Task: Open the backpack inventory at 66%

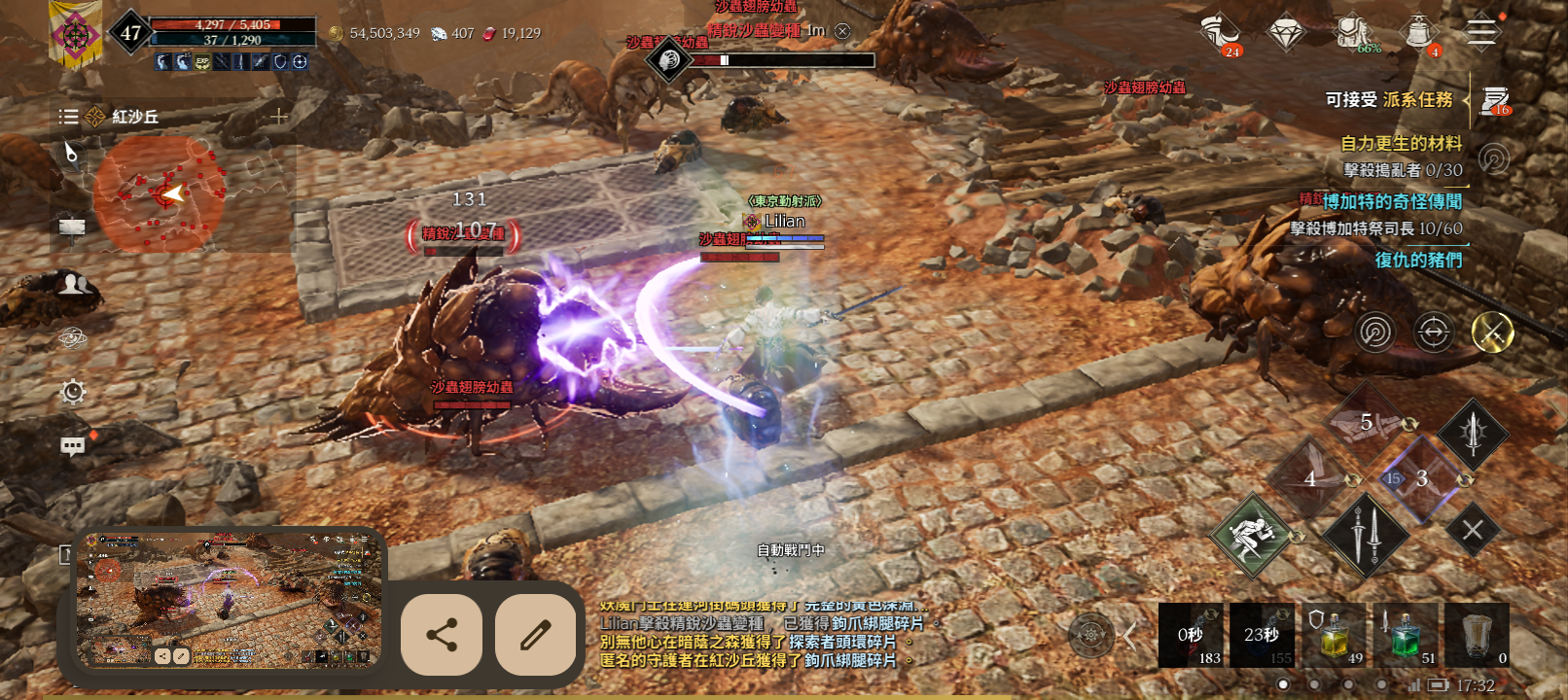Action: (1353, 33)
